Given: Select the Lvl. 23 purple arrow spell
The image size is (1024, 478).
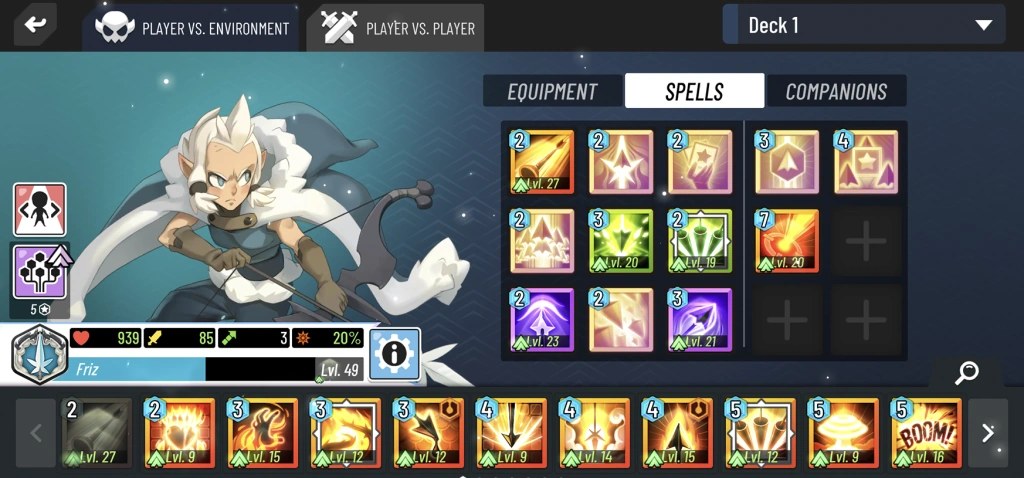Looking at the screenshot, I should pyautogui.click(x=543, y=320).
